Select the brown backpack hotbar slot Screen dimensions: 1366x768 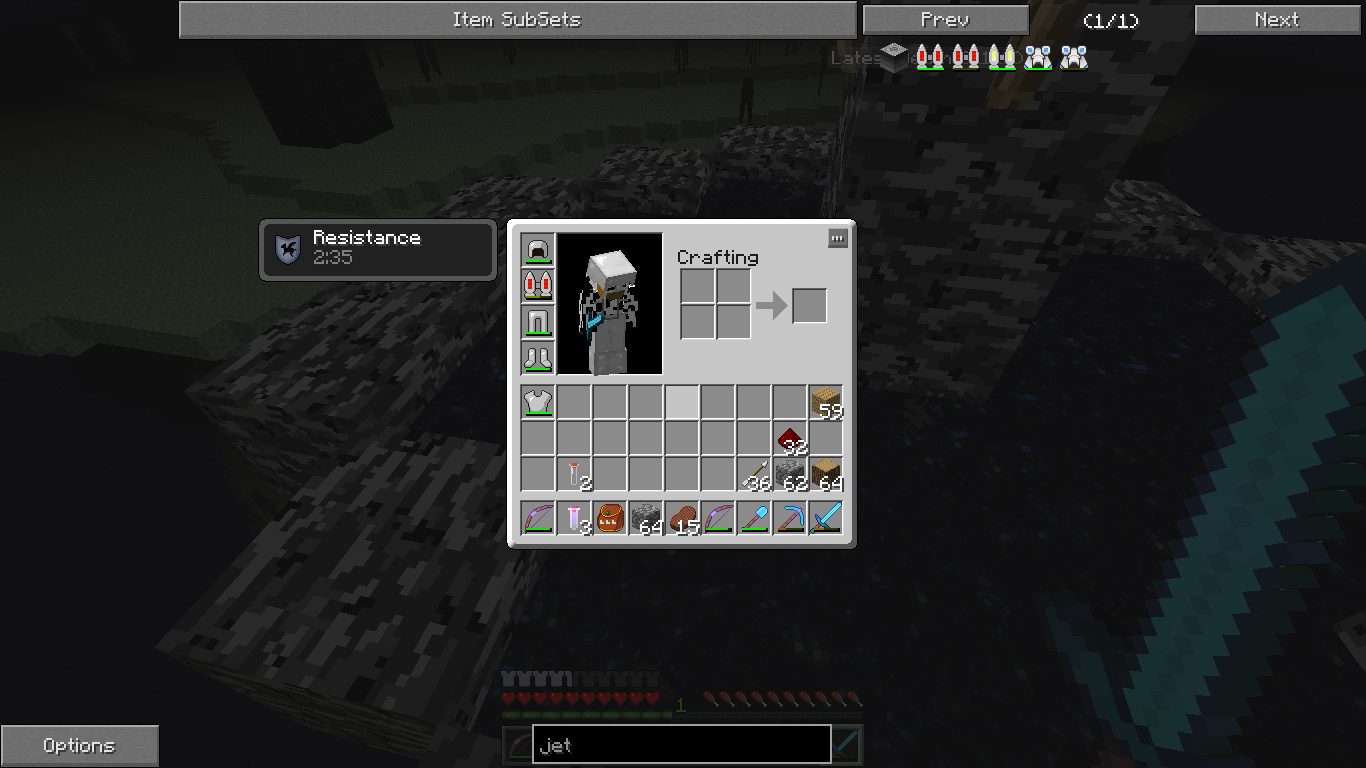tap(610, 518)
